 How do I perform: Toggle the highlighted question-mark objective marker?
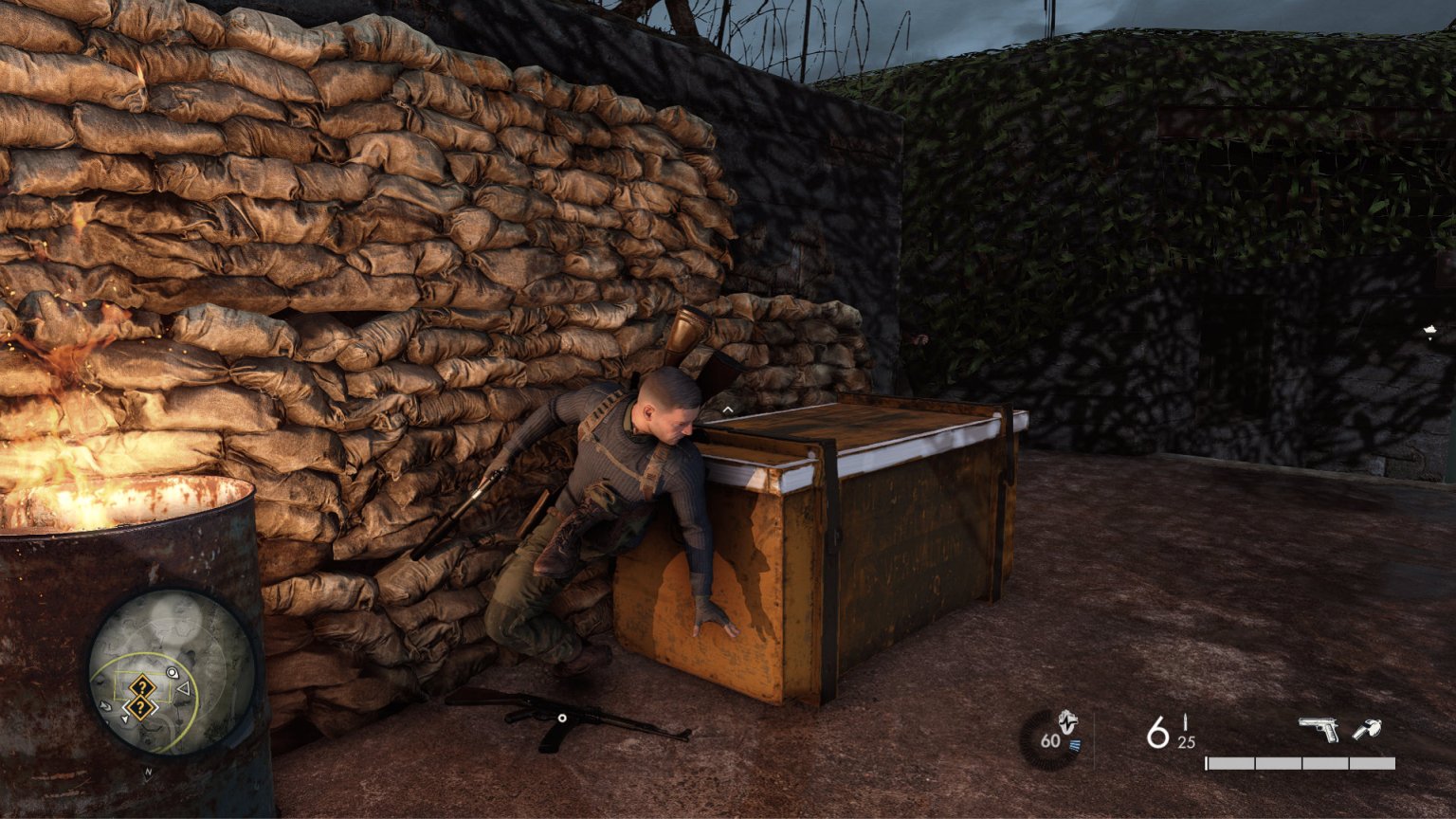[139, 706]
